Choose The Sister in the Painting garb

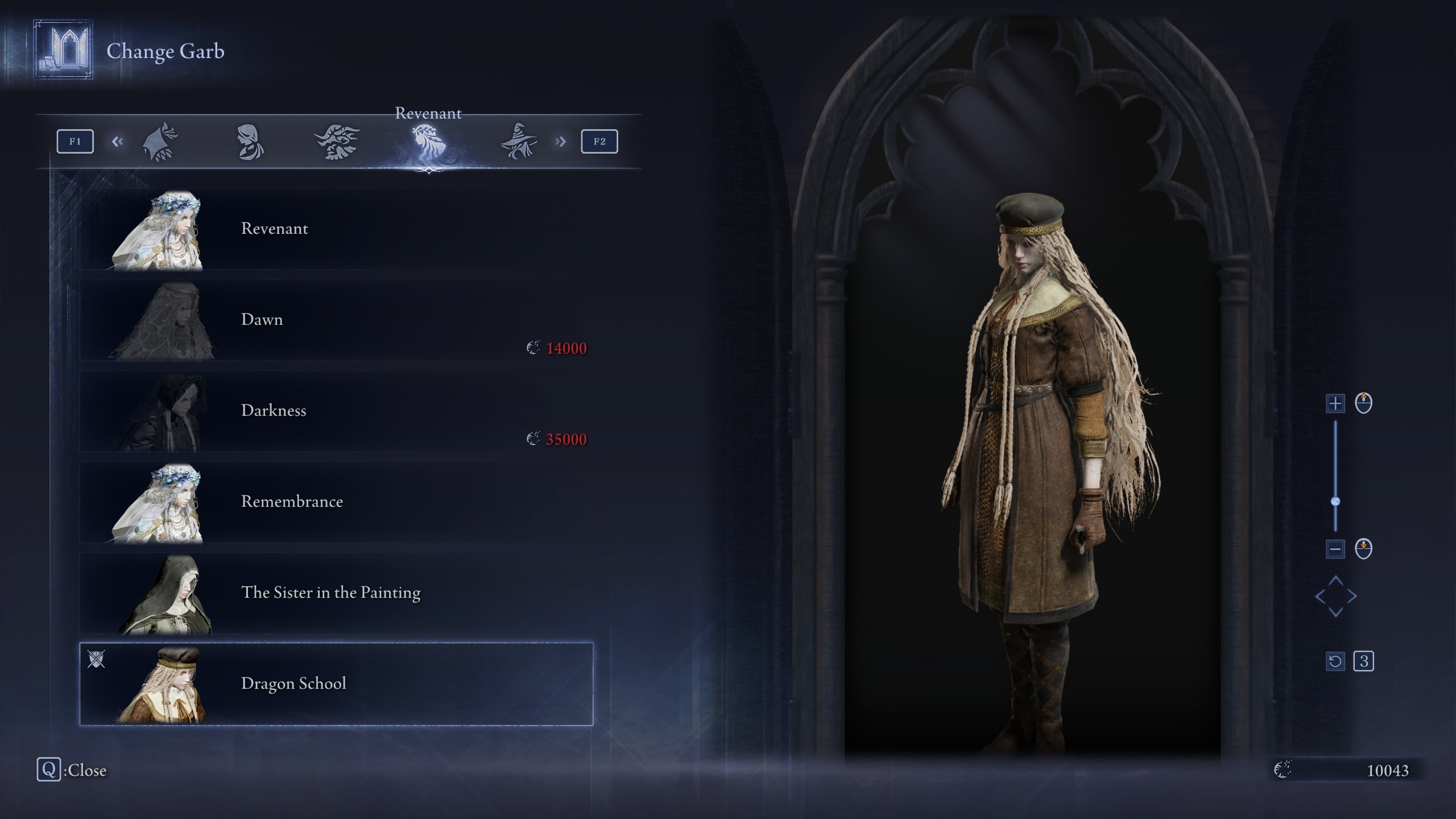coord(336,593)
